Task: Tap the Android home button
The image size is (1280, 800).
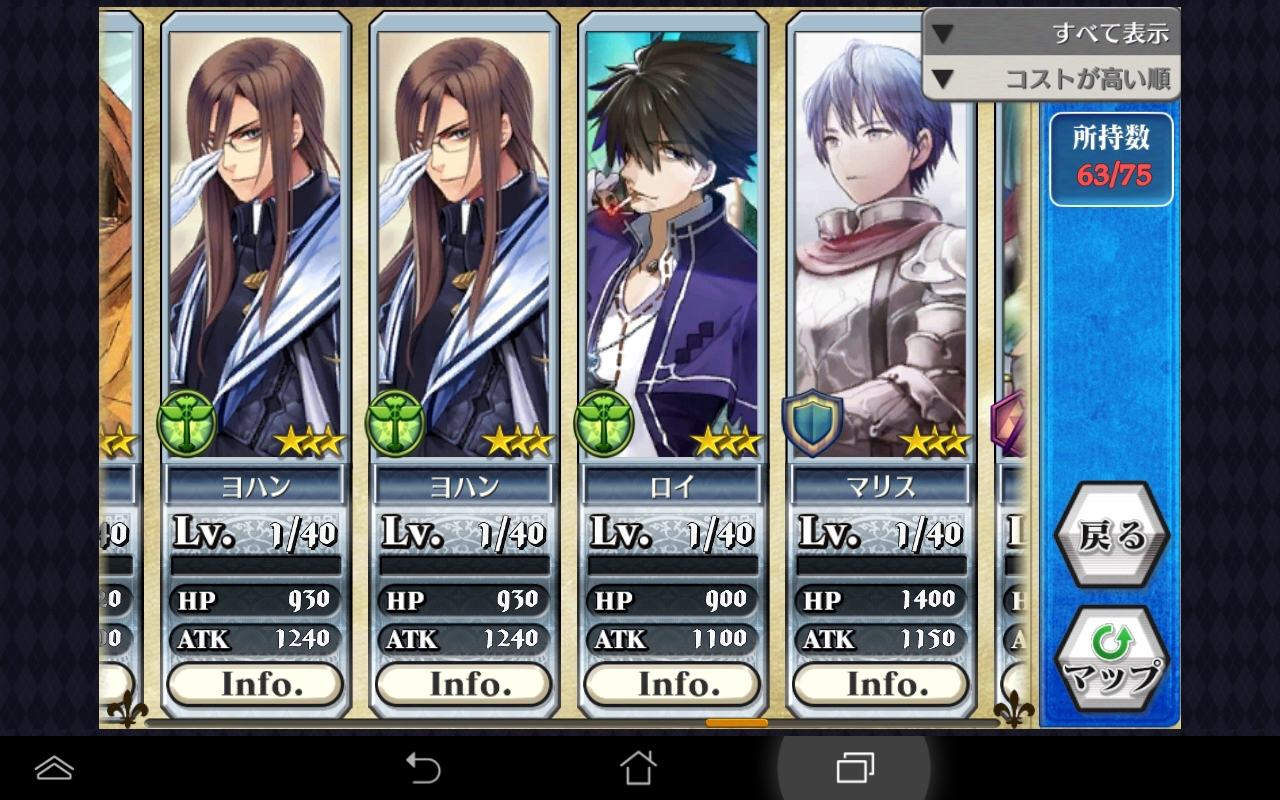Action: pyautogui.click(x=638, y=768)
